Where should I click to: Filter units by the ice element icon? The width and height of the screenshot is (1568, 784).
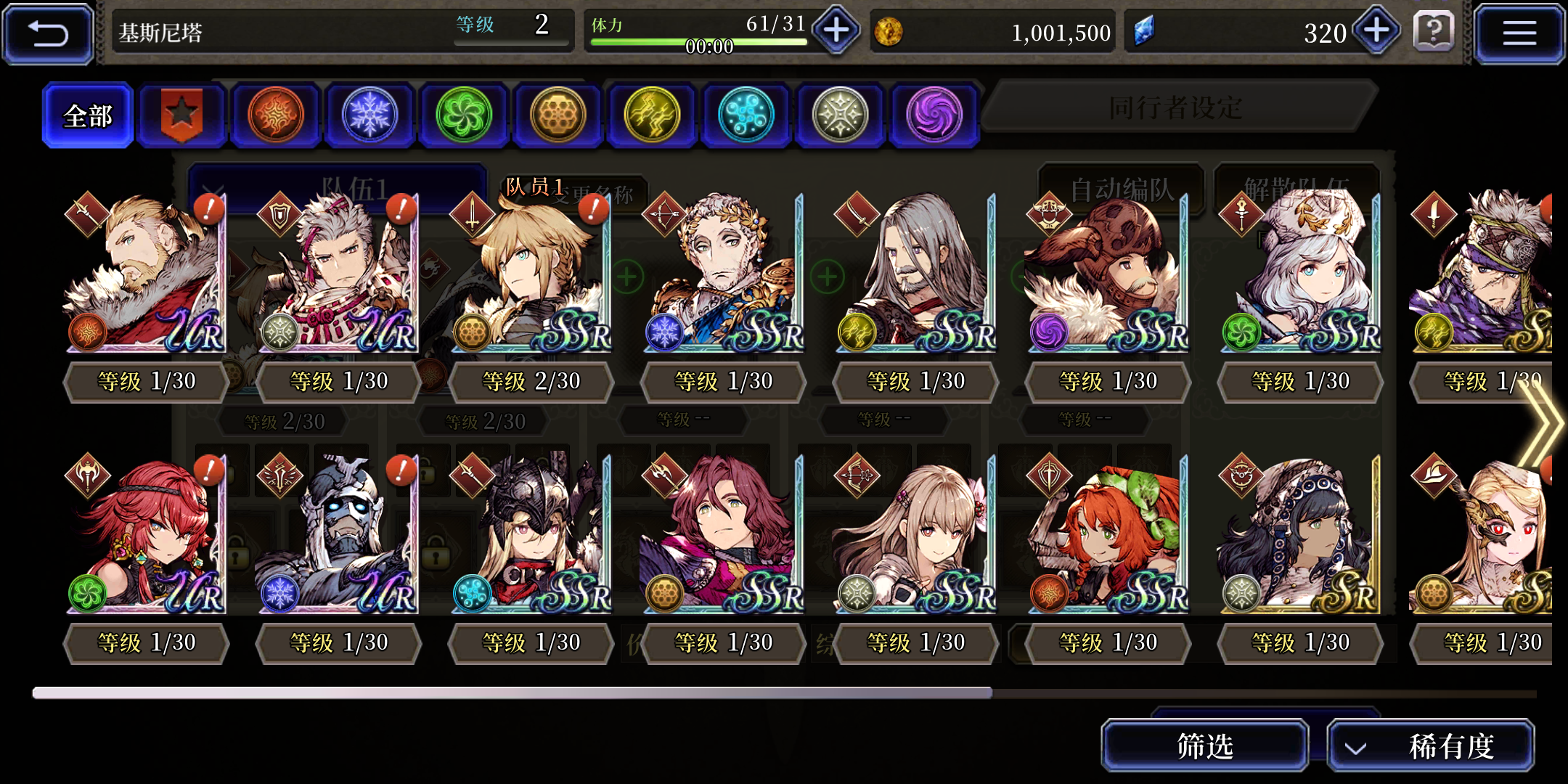pos(370,115)
